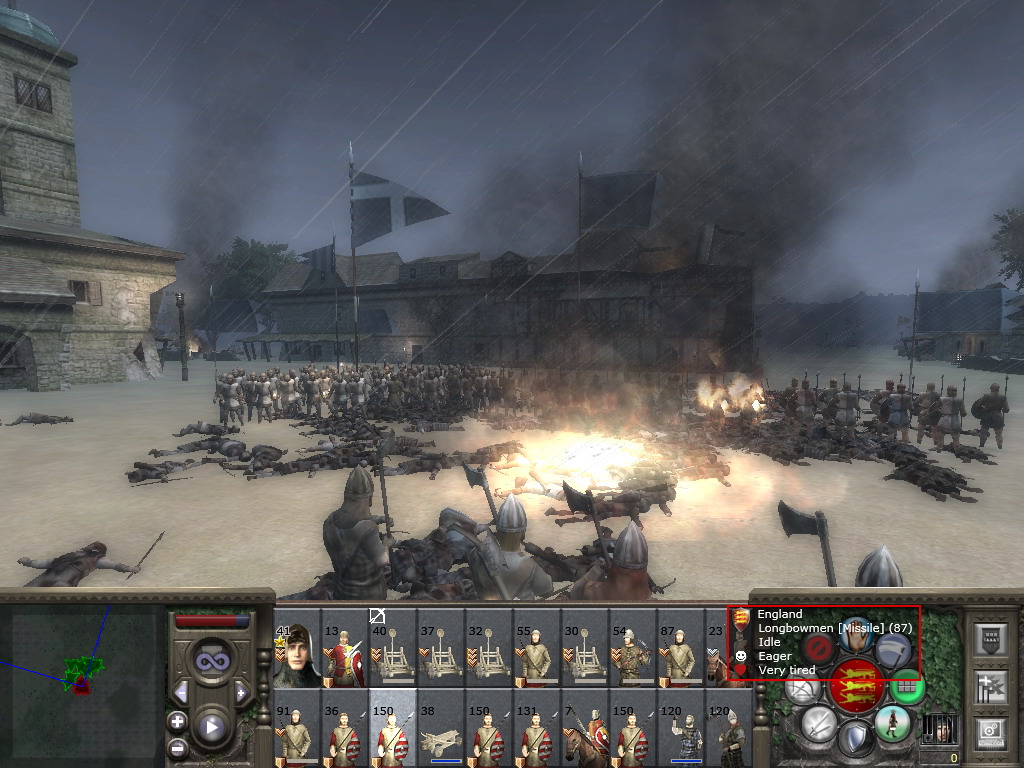
Task: Select the catapult unit card with 40 men
Action: click(x=393, y=648)
